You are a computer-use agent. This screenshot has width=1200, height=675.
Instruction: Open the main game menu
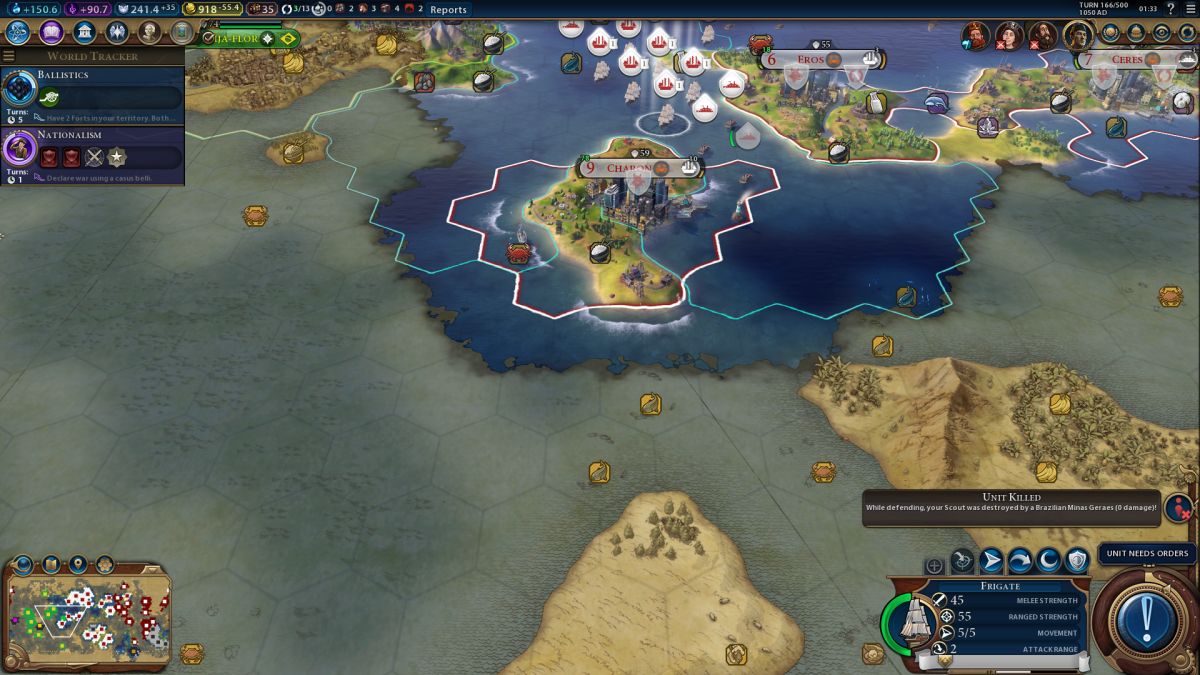[1189, 9]
